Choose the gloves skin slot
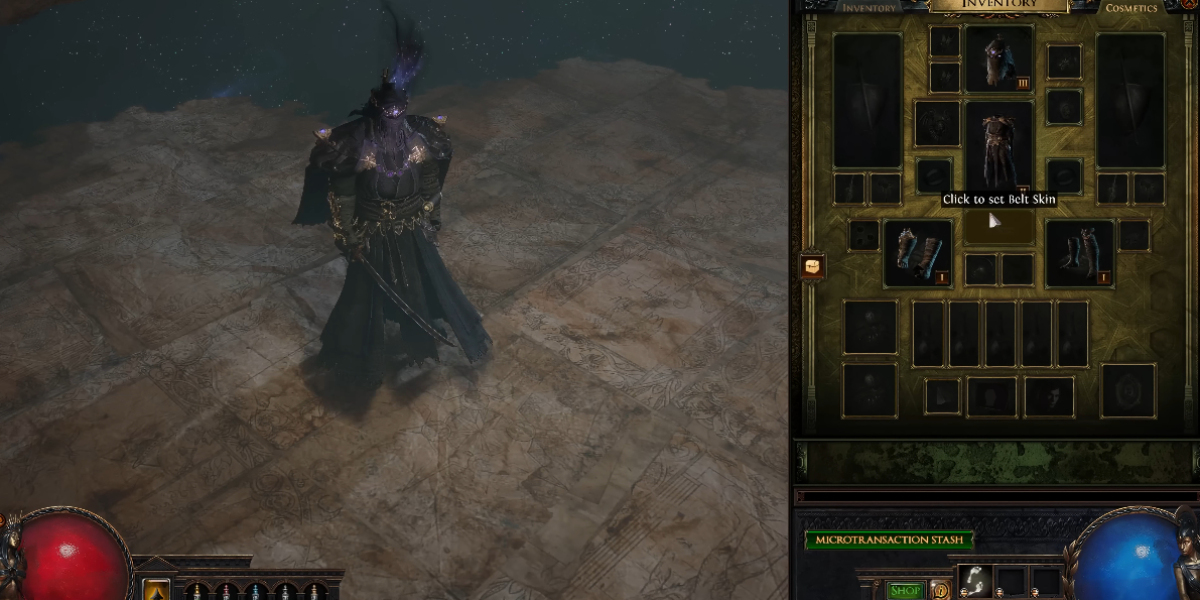Image resolution: width=1200 pixels, height=600 pixels. point(918,253)
